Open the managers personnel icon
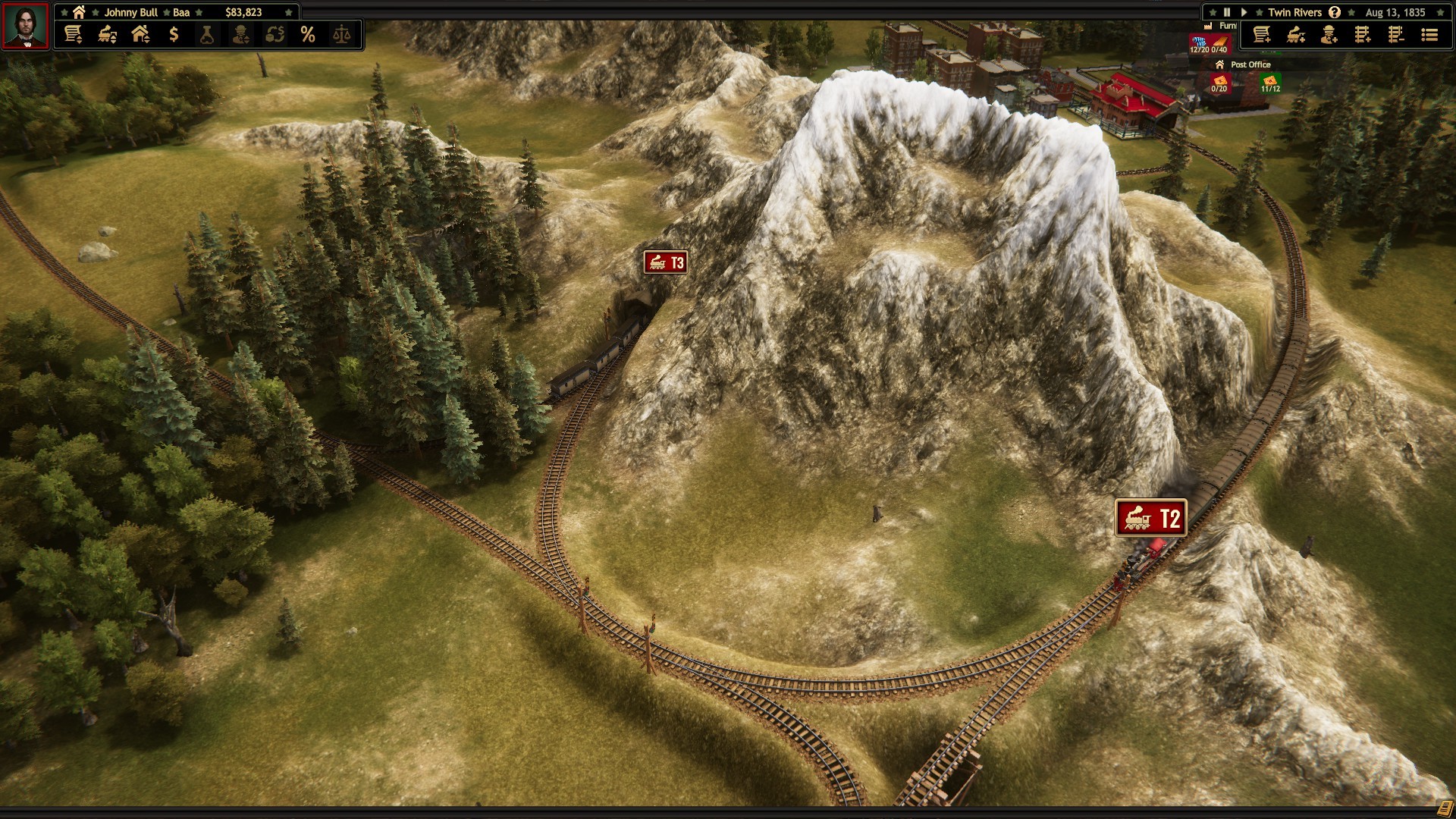The width and height of the screenshot is (1456, 819). (241, 34)
